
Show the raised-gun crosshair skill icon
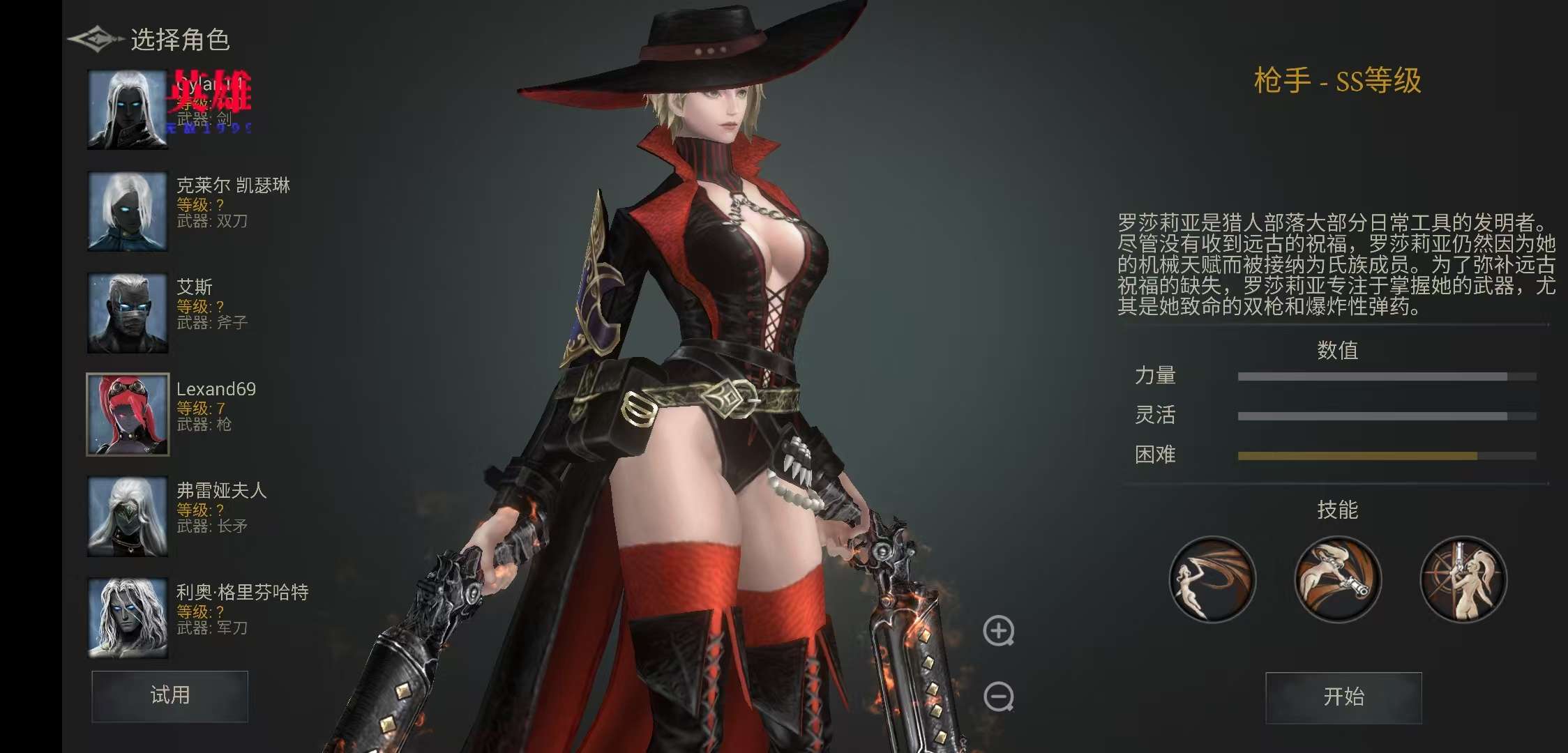click(1463, 579)
